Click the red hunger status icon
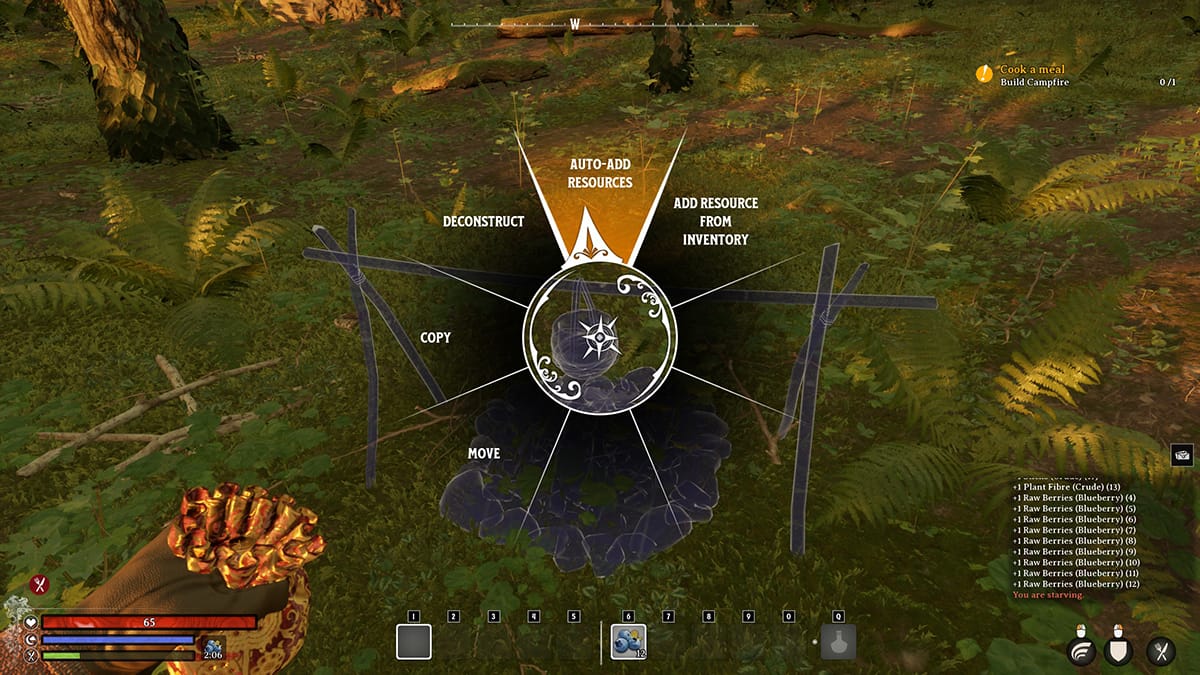 click(40, 585)
